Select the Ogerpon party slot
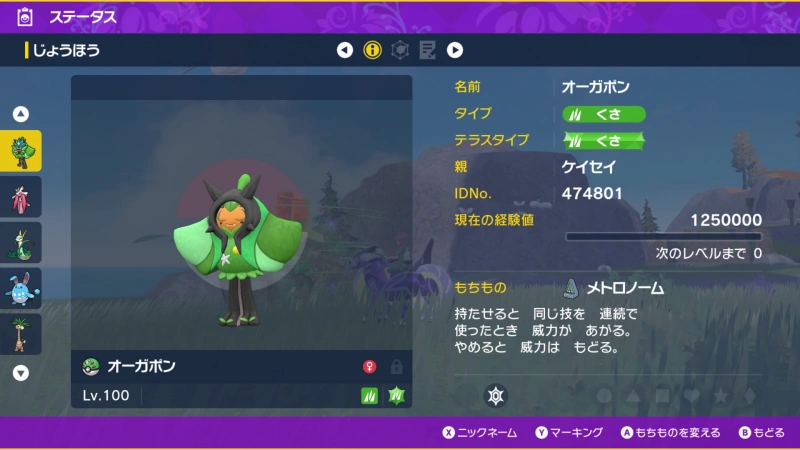 click(21, 152)
